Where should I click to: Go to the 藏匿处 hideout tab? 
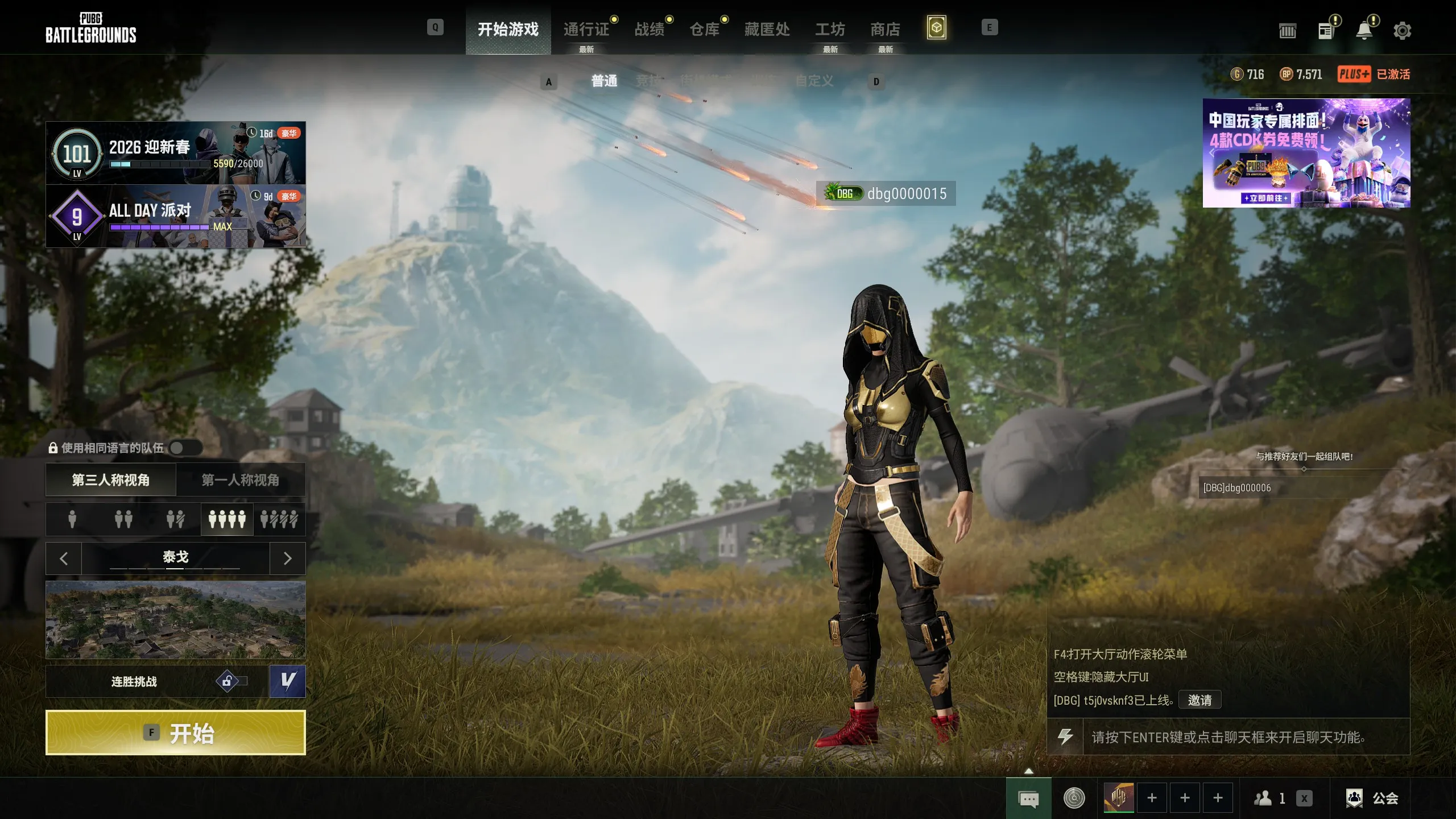coord(767,30)
